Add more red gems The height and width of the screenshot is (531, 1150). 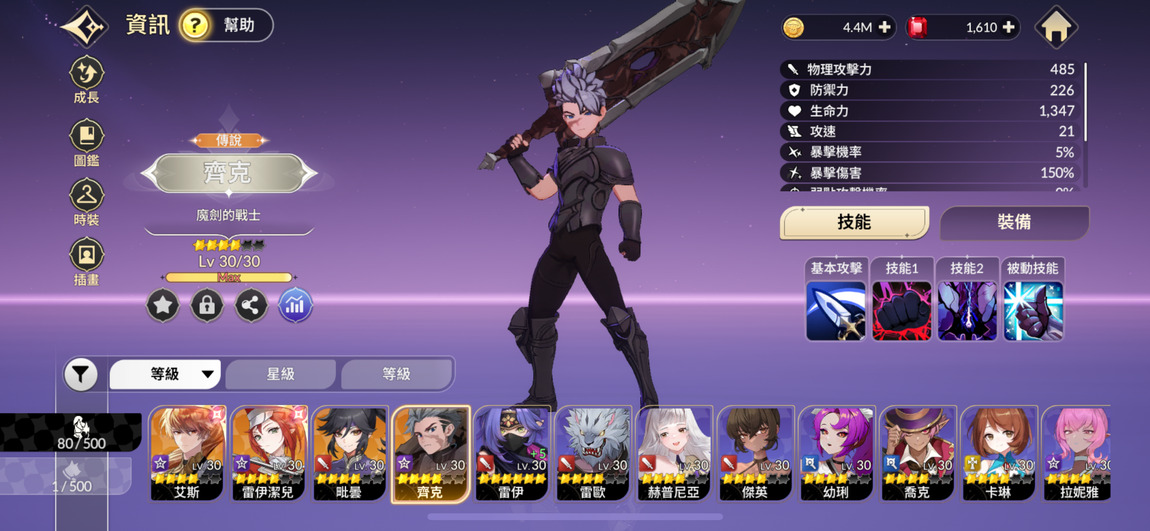pos(1008,28)
